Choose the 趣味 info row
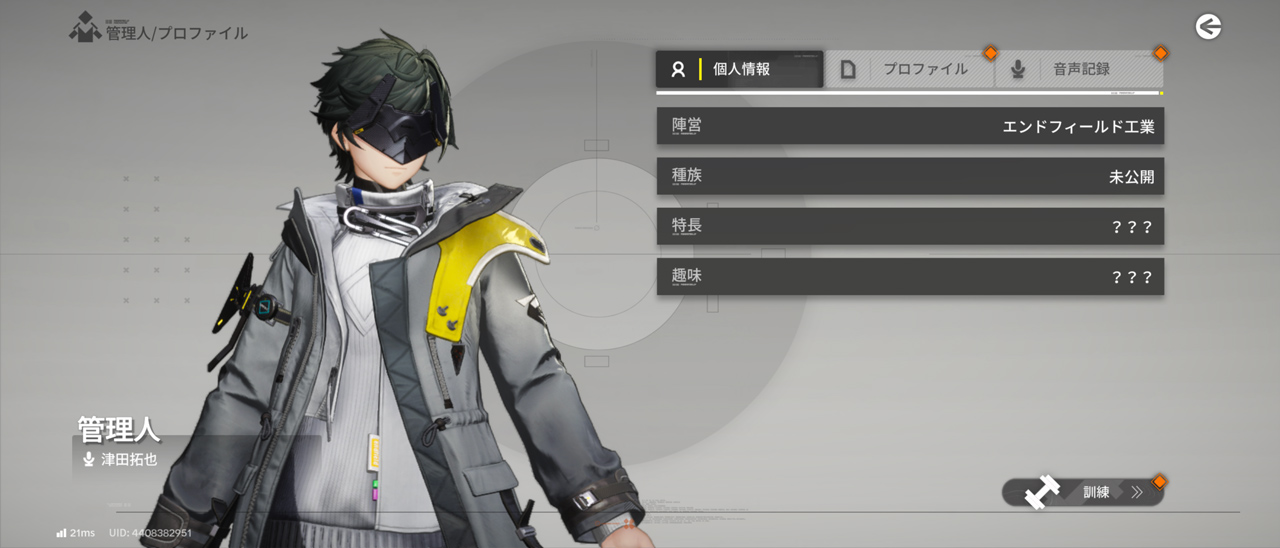This screenshot has width=1280, height=548. [x=910, y=276]
